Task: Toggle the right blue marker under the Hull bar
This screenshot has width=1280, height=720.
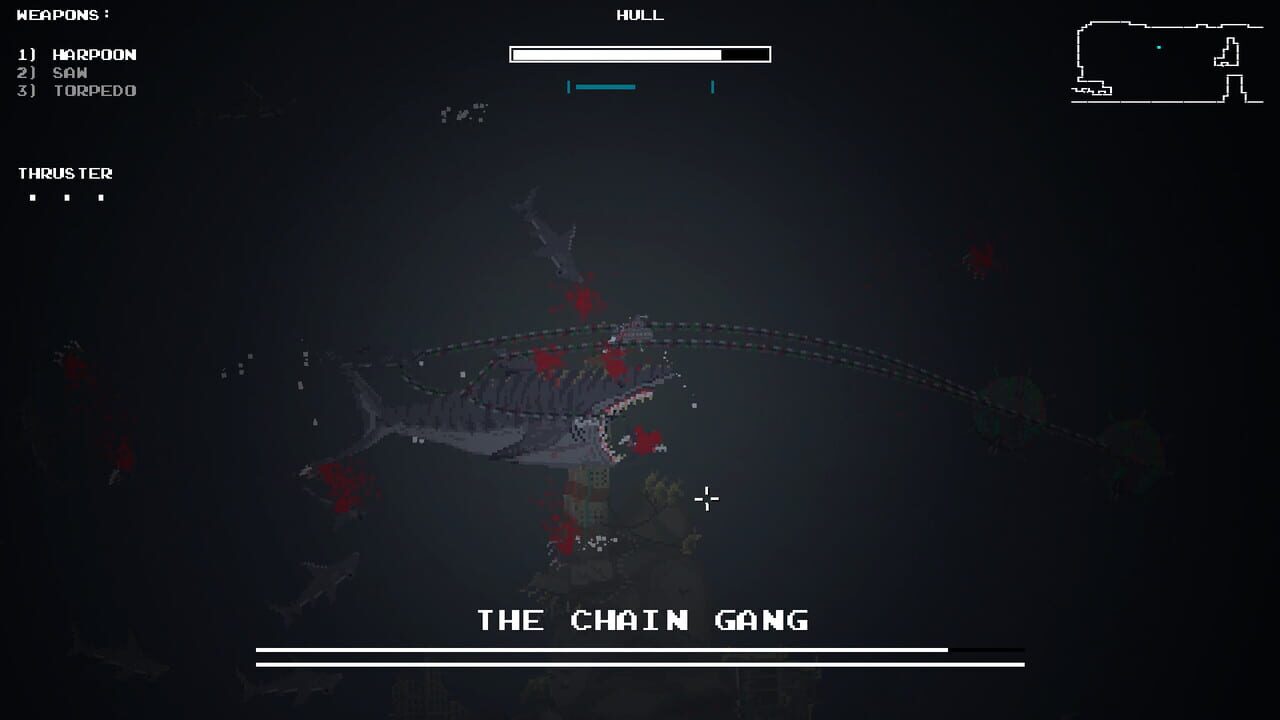Action: [x=711, y=87]
